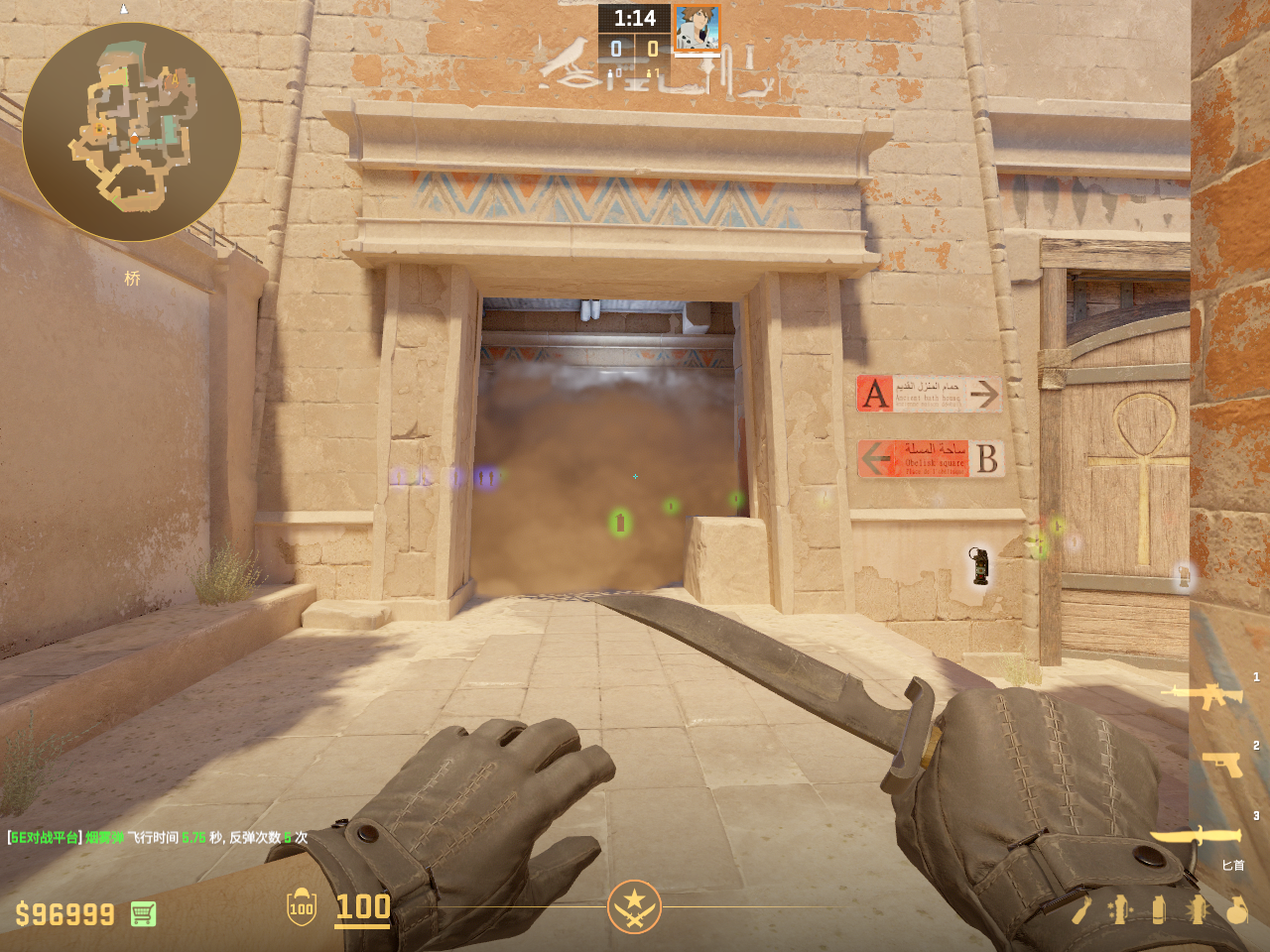Choose the knife in weapon slot 3
Viewport: 1270px width, 952px height.
(x=1197, y=837)
